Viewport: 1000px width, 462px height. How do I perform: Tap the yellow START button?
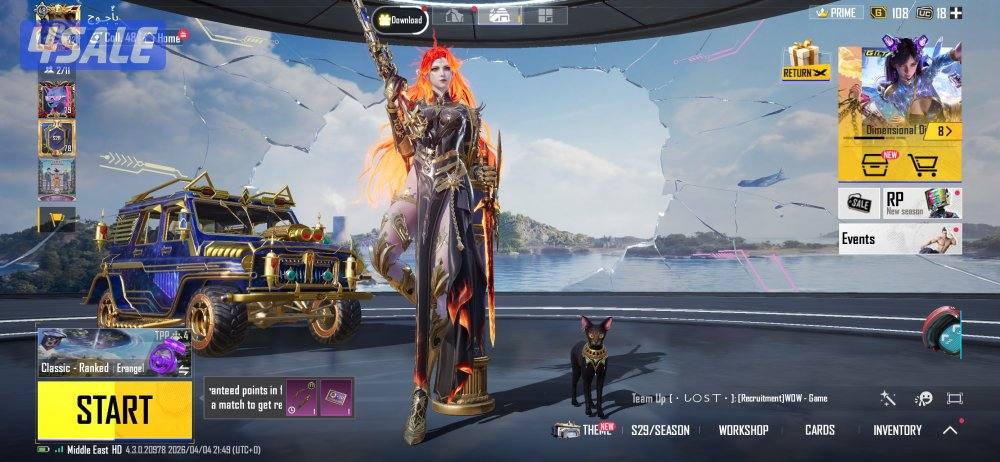(114, 409)
